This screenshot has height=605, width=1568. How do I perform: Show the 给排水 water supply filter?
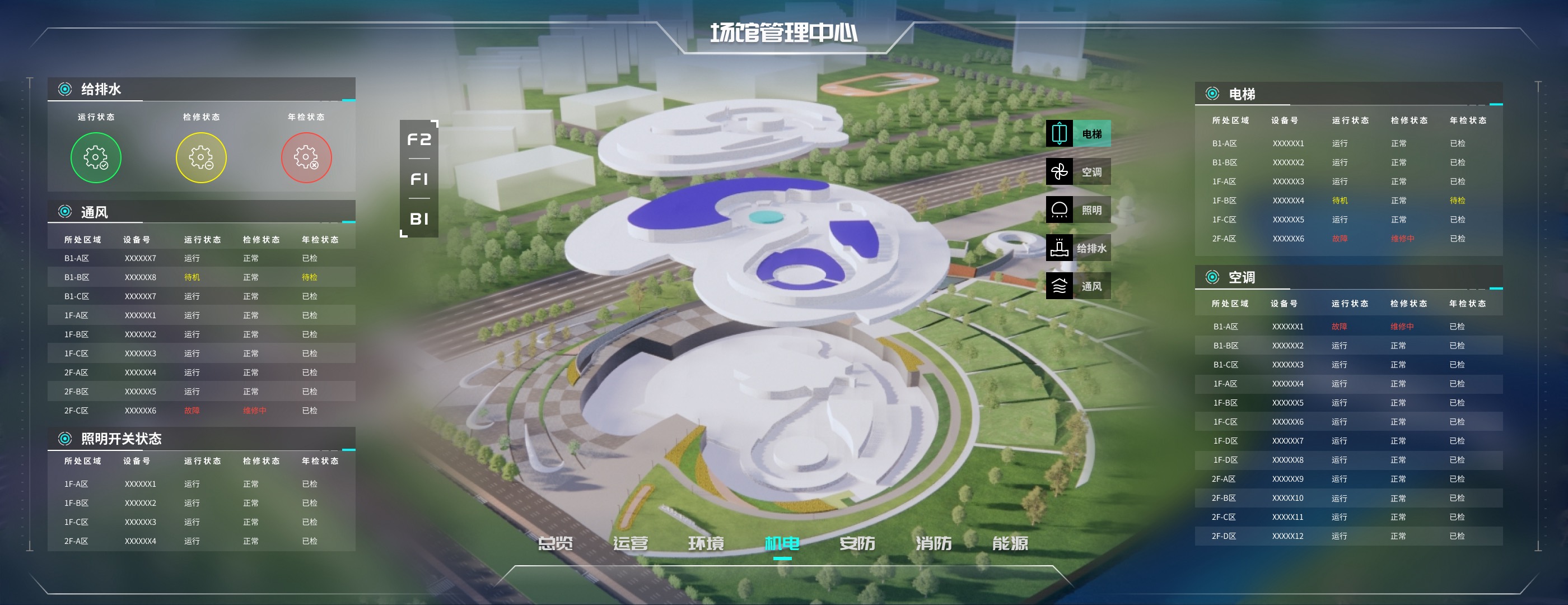[x=1078, y=248]
